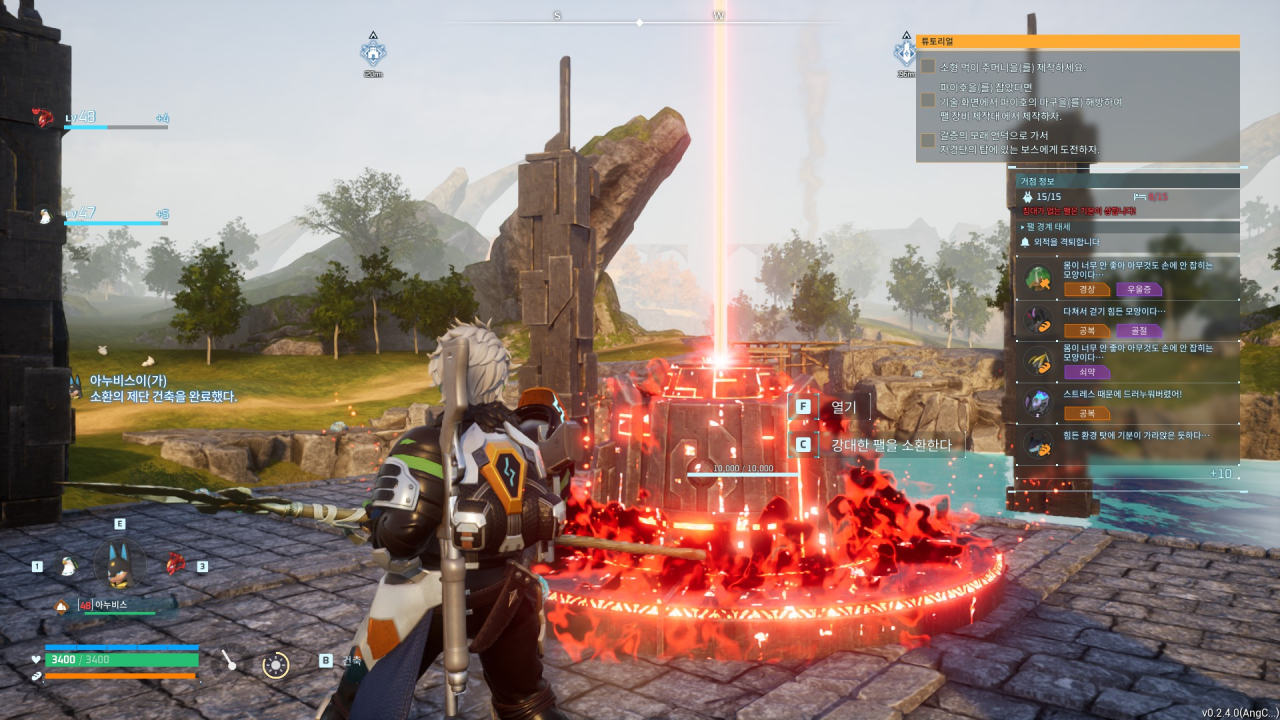Tick the 갈증의 모래 언덕 objective checkbox
This screenshot has height=720, width=1280.
[928, 141]
